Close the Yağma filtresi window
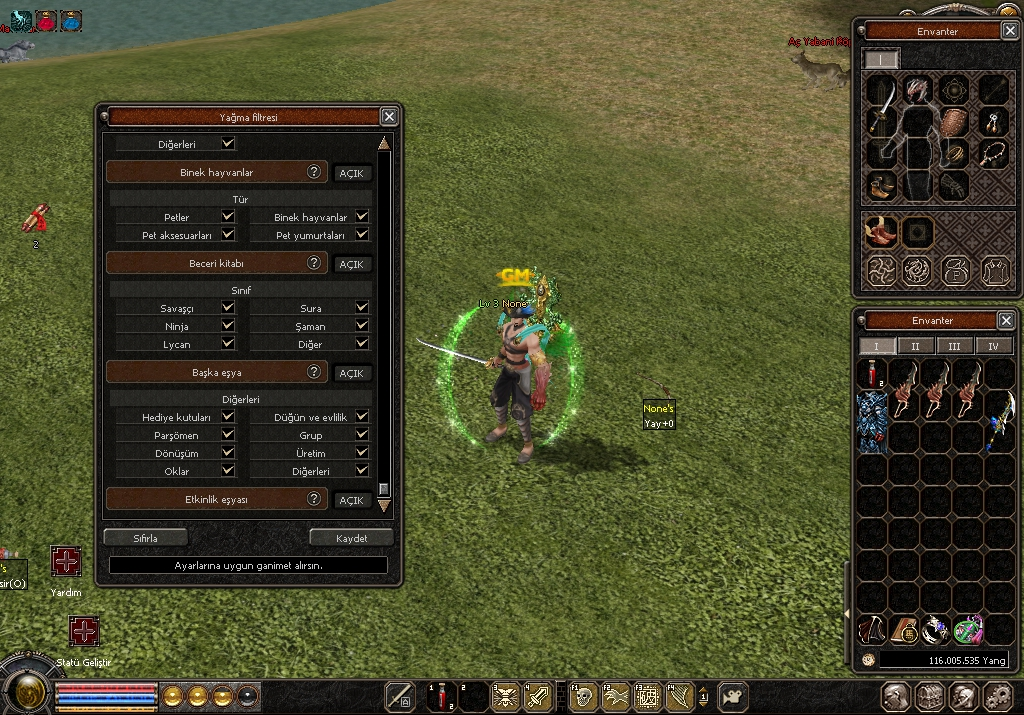 point(389,117)
